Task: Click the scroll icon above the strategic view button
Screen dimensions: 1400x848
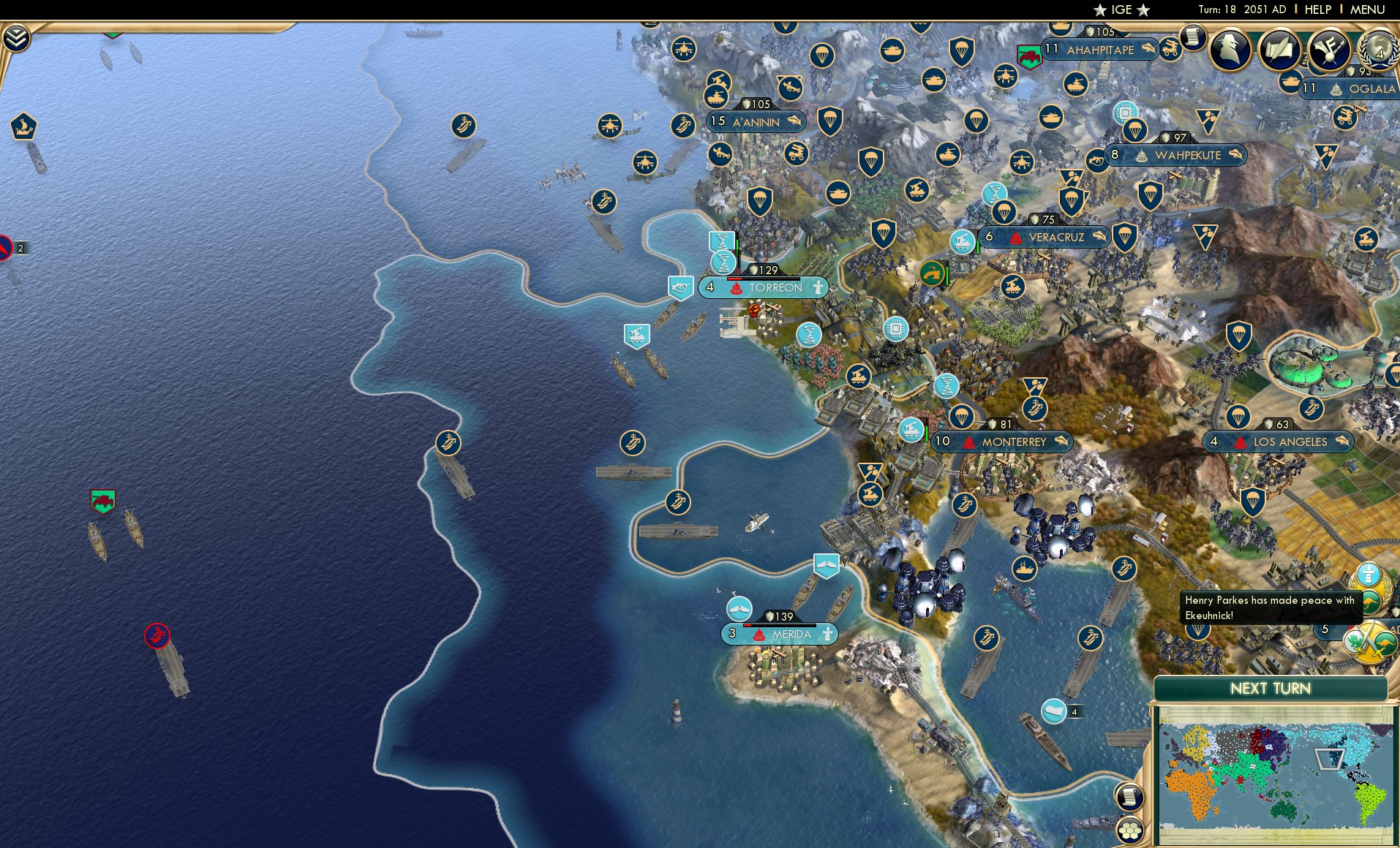Action: 1130,795
